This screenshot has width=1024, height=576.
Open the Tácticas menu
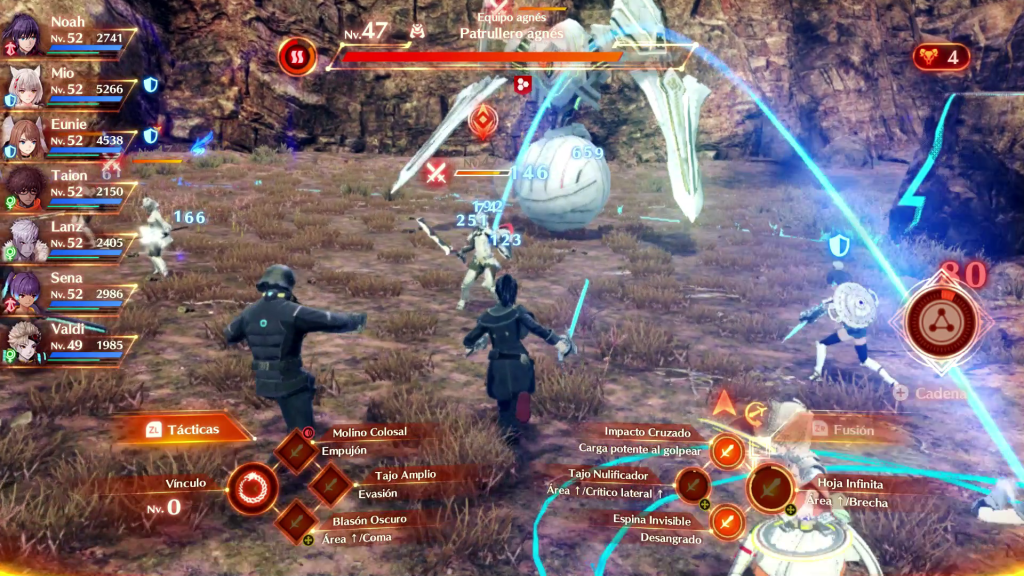[x=183, y=429]
